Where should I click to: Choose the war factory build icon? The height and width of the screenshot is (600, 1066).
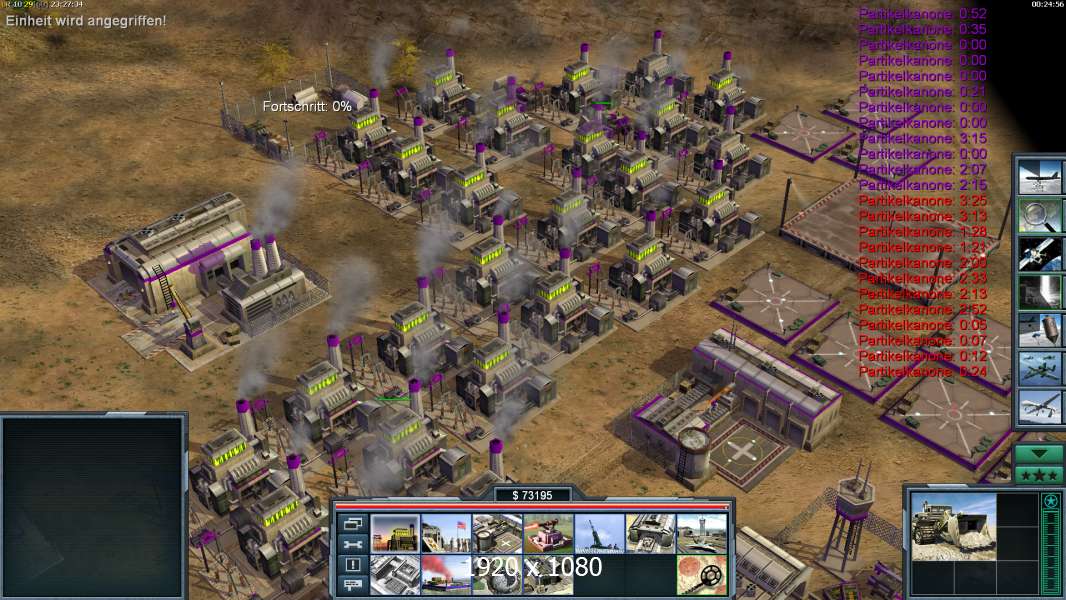tap(650, 533)
